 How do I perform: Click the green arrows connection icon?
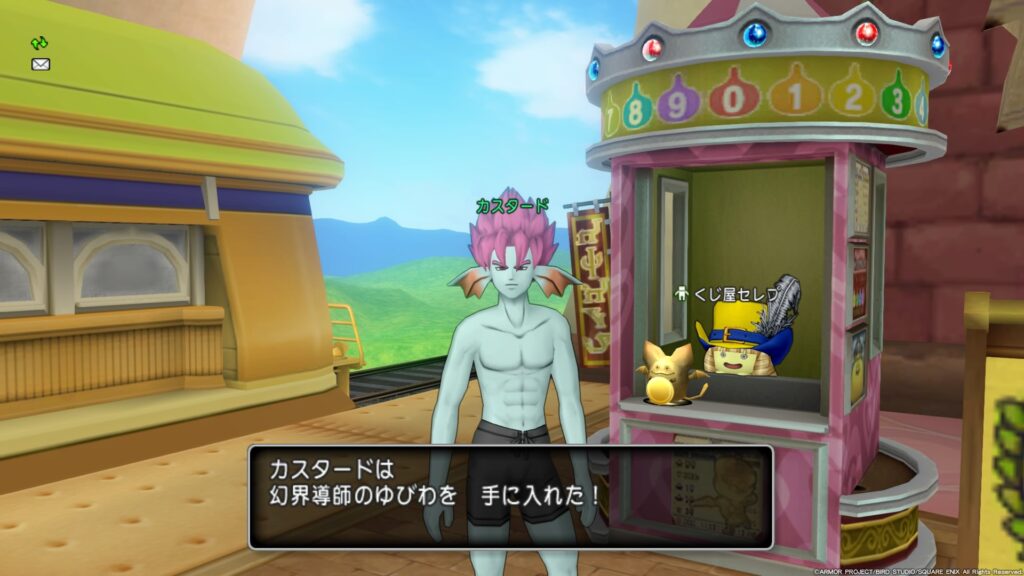(40, 43)
